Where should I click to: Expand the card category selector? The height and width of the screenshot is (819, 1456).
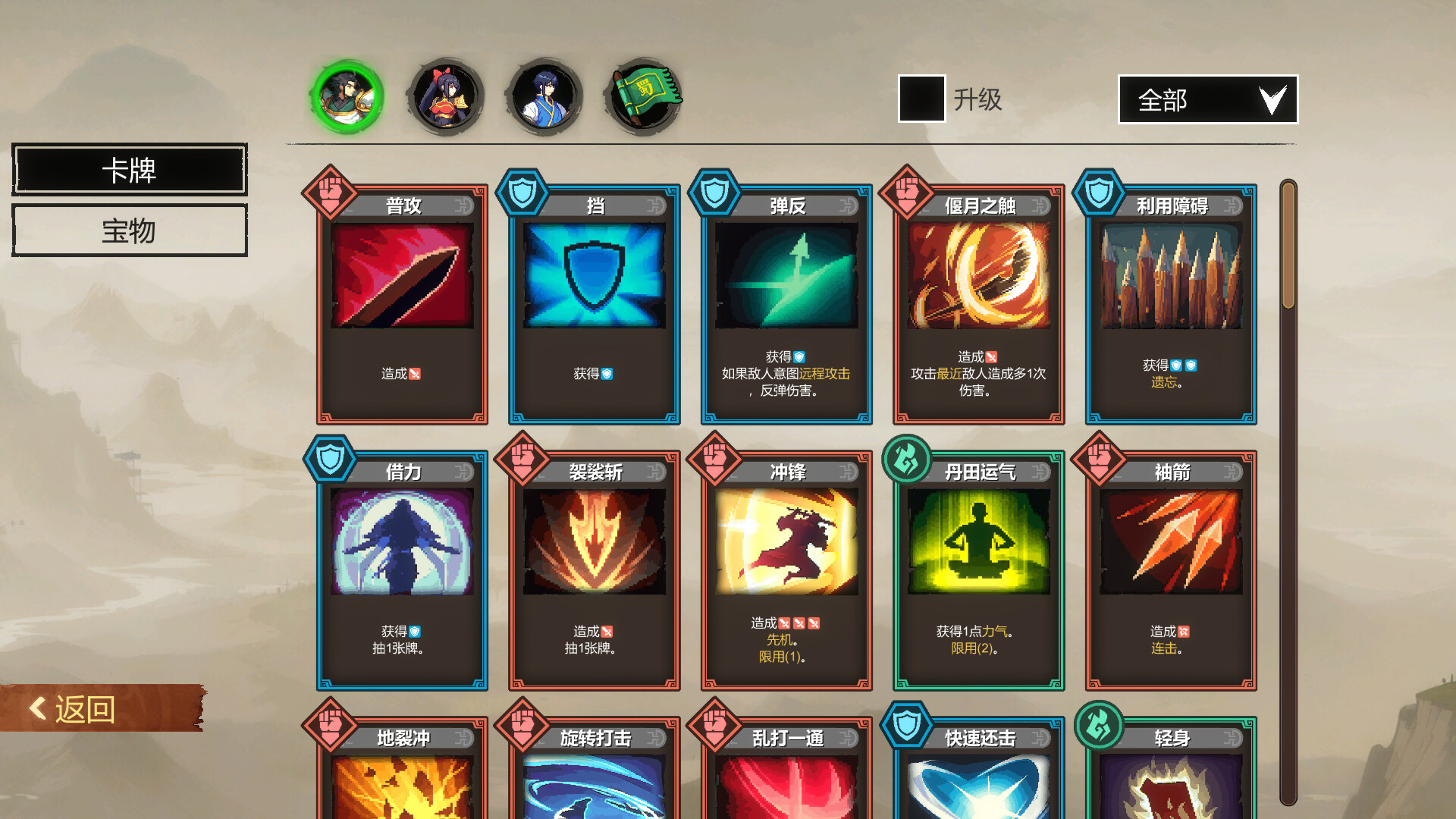pos(1207,99)
